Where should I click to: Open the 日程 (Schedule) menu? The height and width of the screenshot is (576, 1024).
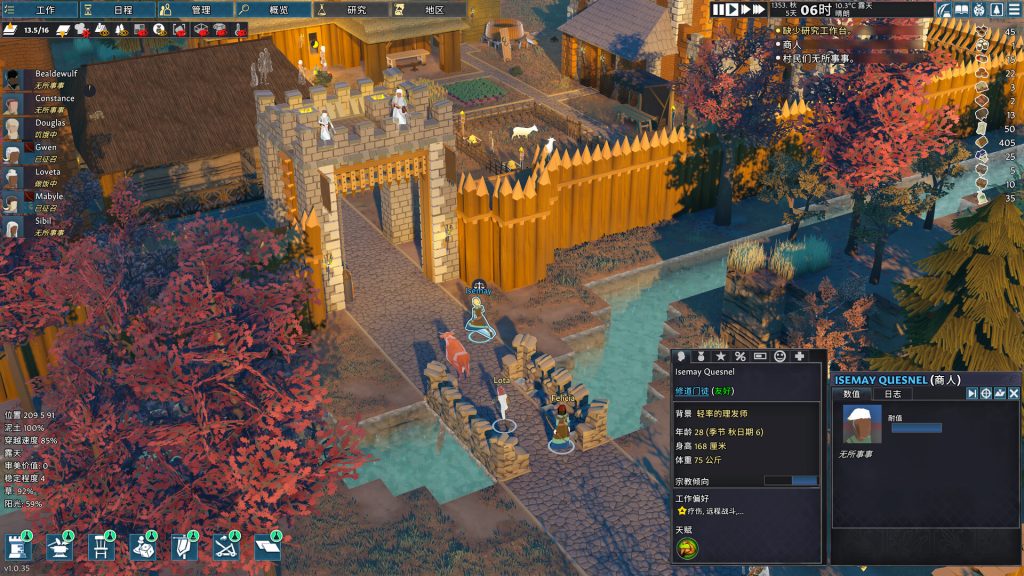coord(118,10)
